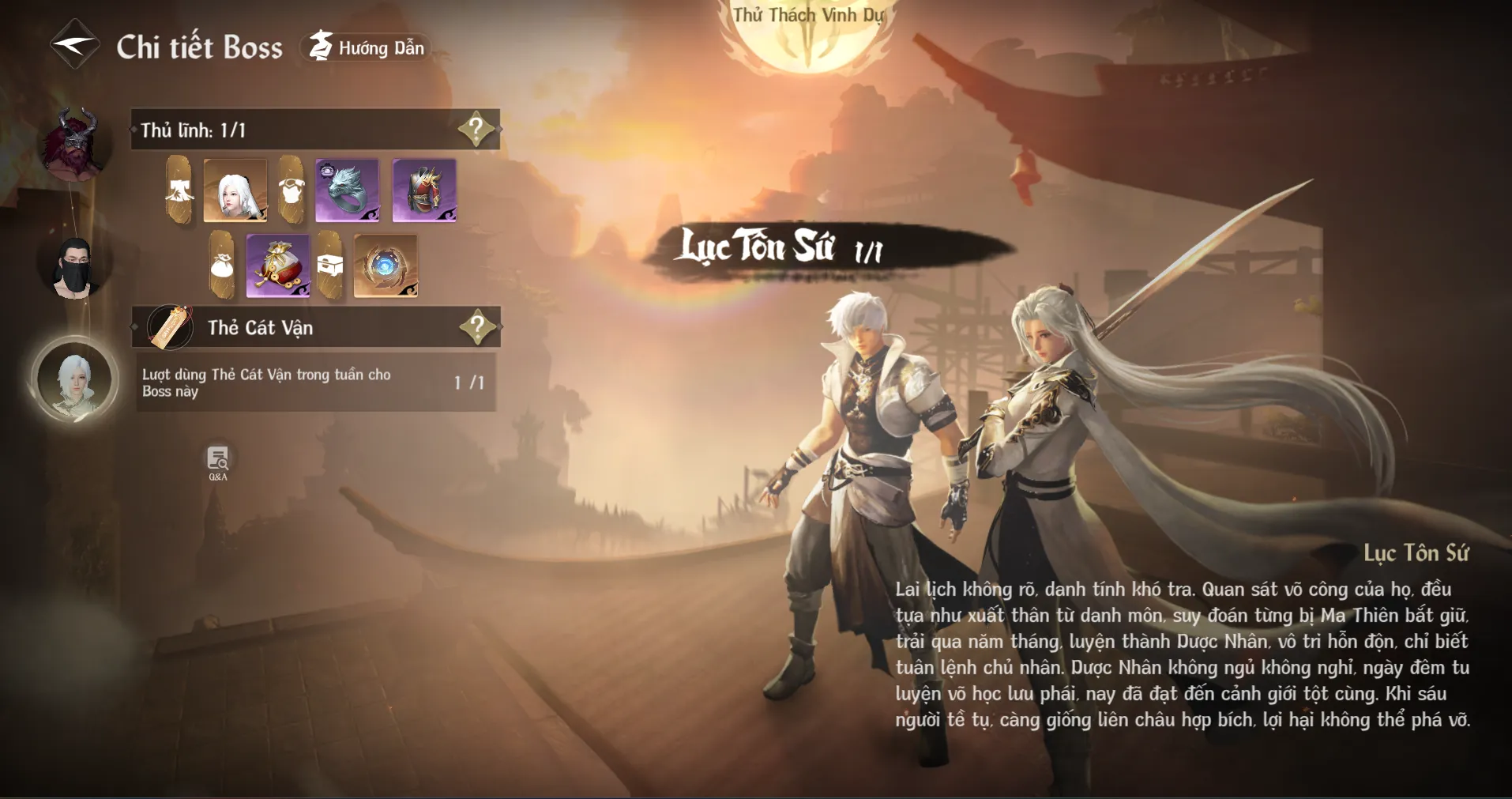Viewport: 1512px width, 799px height.
Task: Go back using the arrow button
Action: (x=74, y=45)
